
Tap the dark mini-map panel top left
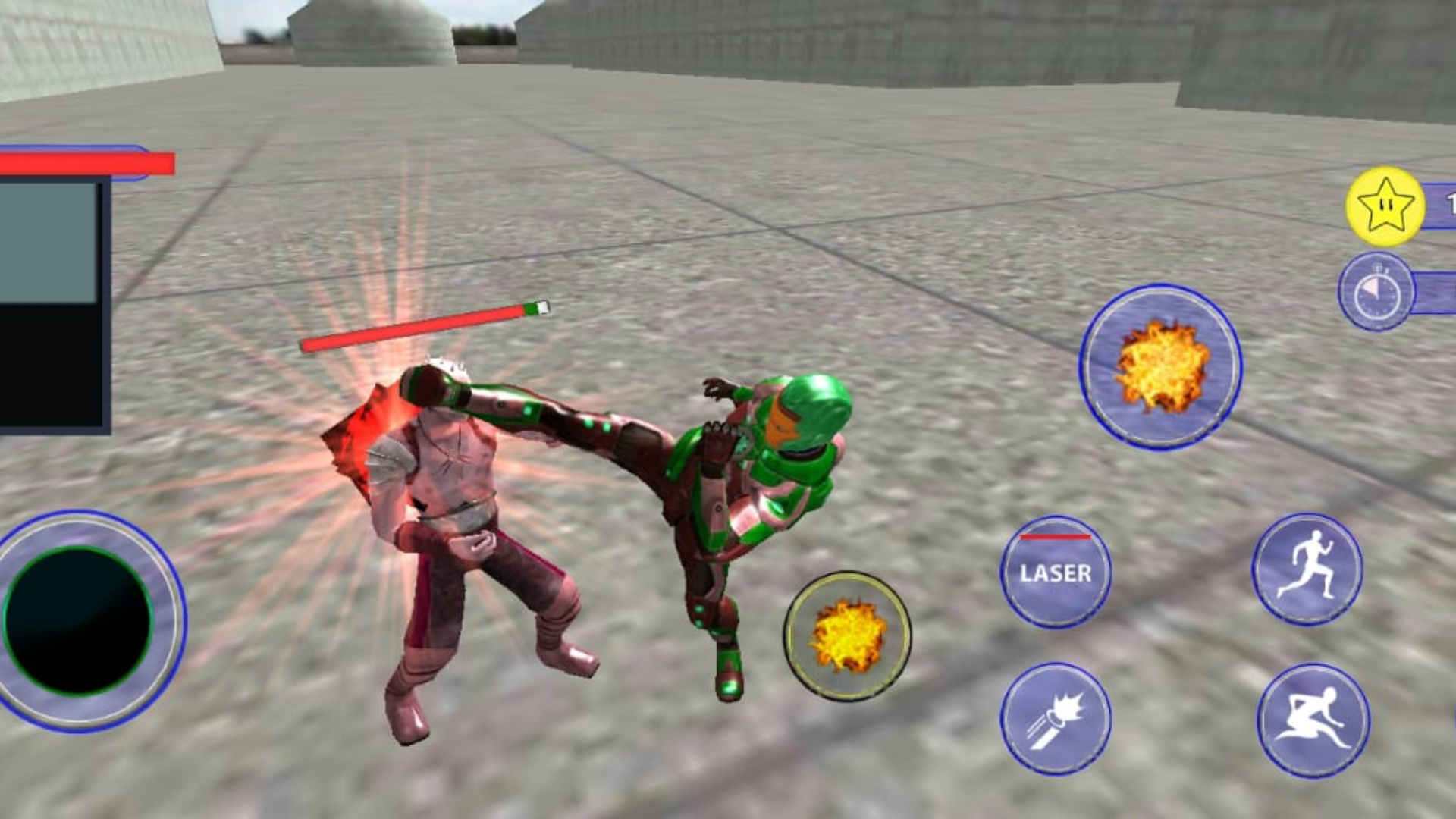pos(53,303)
